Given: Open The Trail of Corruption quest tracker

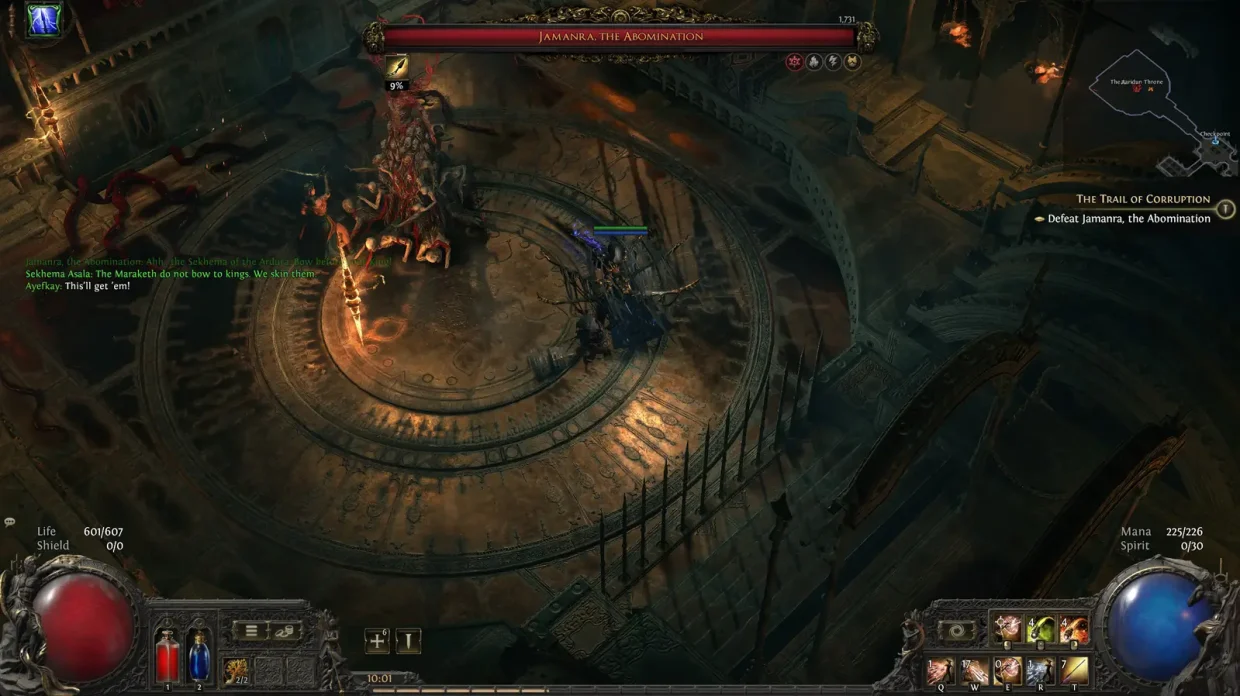Looking at the screenshot, I should click(x=1143, y=199).
